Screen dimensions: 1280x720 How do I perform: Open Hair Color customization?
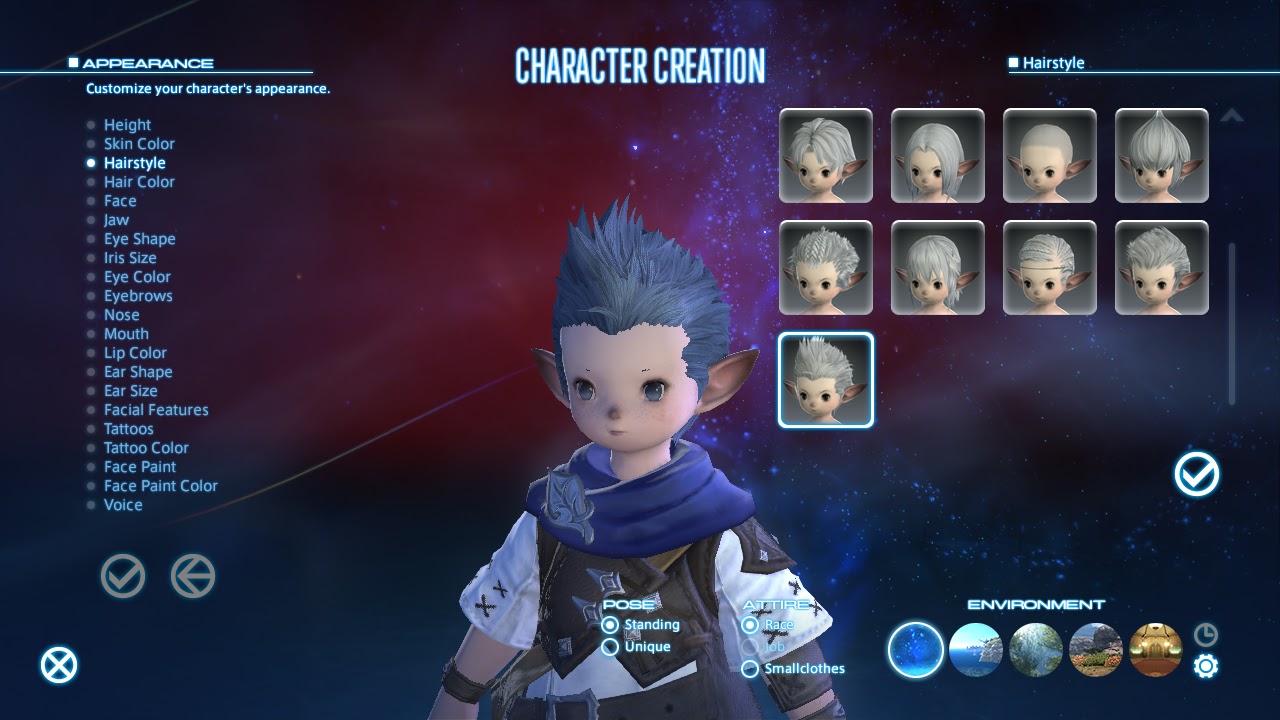click(139, 181)
